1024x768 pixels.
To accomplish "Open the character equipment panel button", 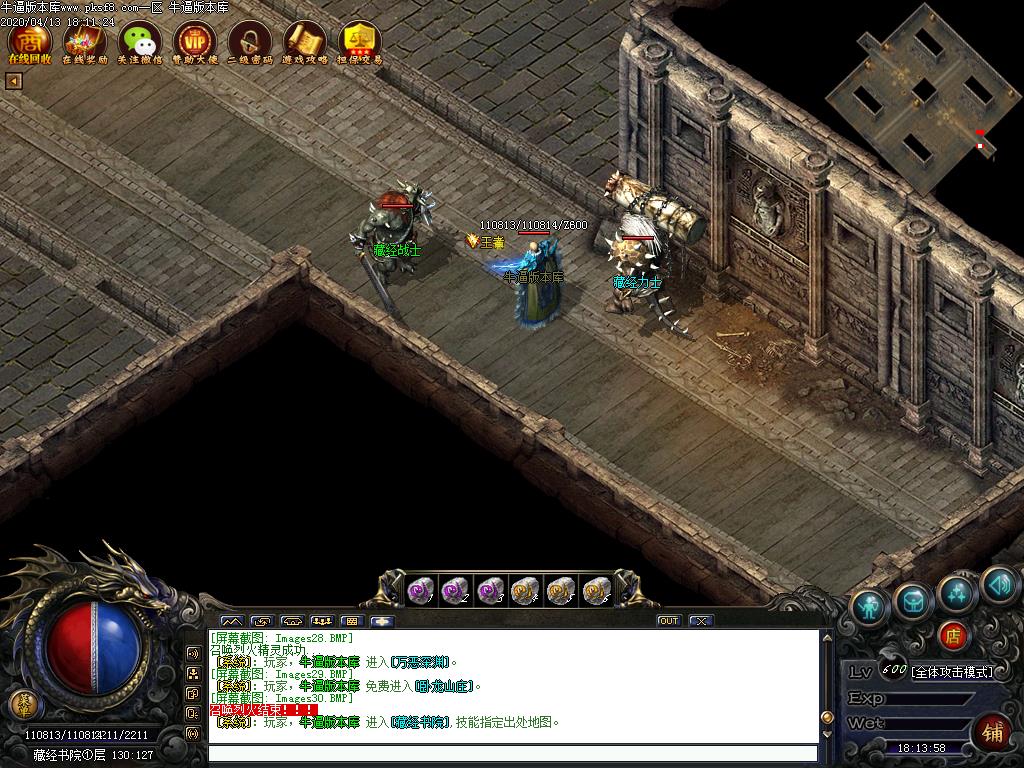I will [x=871, y=607].
